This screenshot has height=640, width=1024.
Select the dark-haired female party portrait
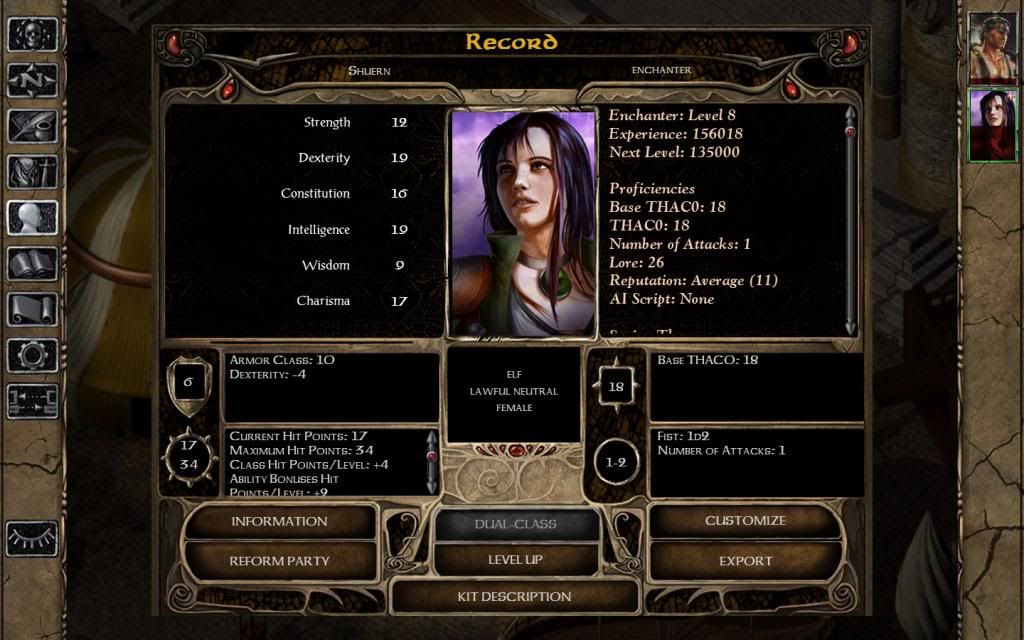coord(992,125)
